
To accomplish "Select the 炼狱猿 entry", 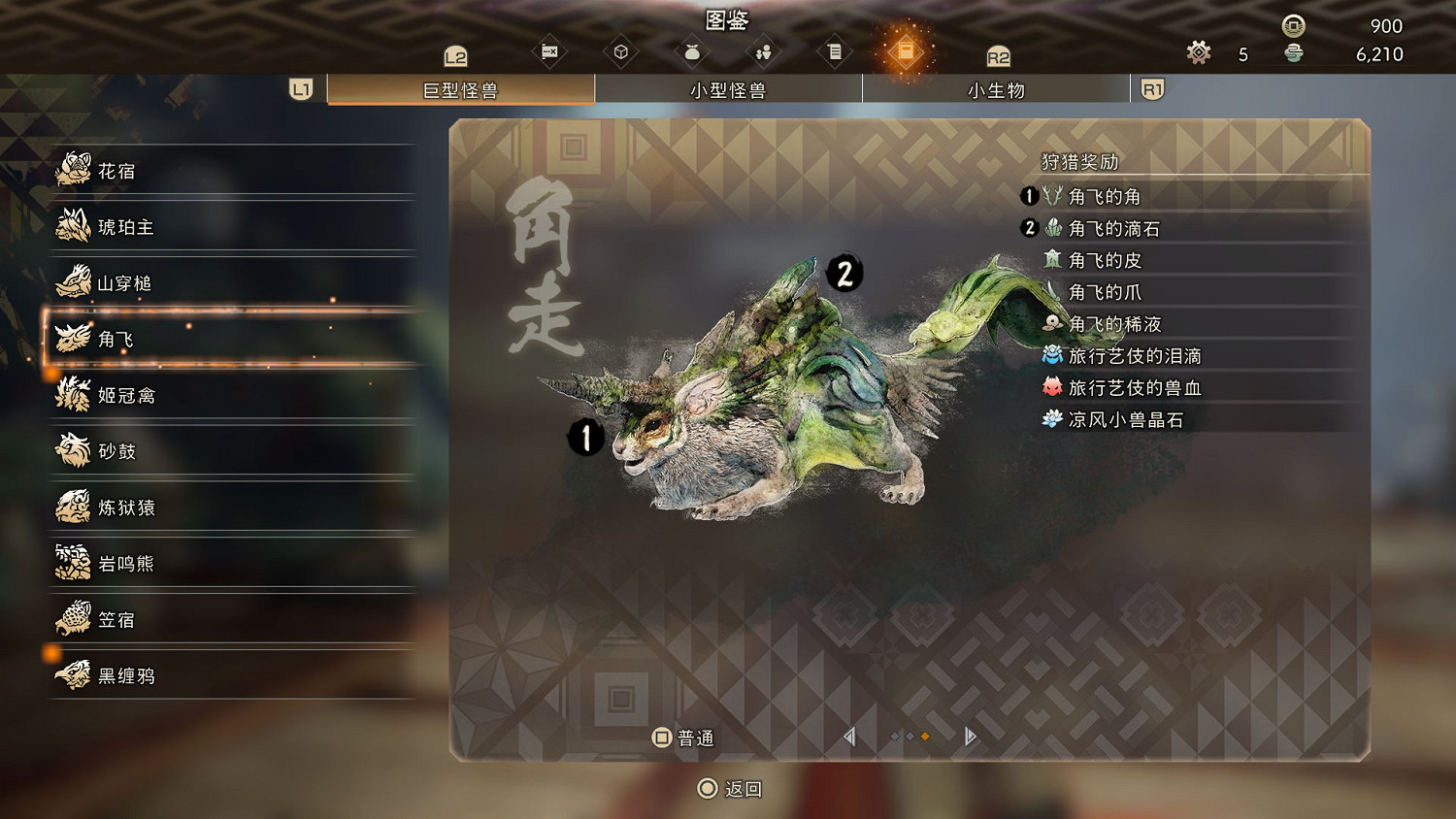I will tap(233, 508).
